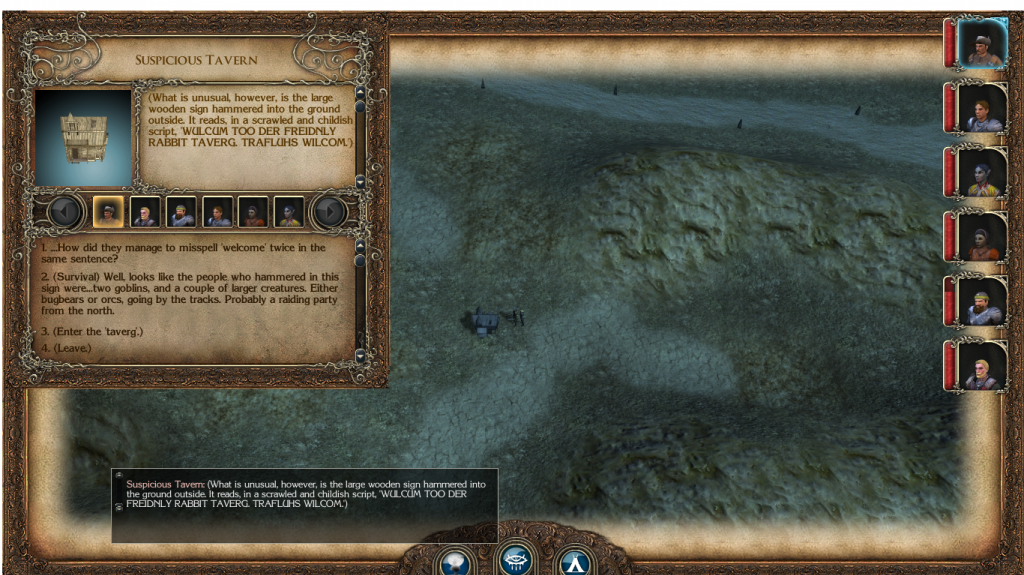This screenshot has width=1024, height=575.
Task: Click the reply list's scroll-down arrow
Action: pyautogui.click(x=360, y=355)
